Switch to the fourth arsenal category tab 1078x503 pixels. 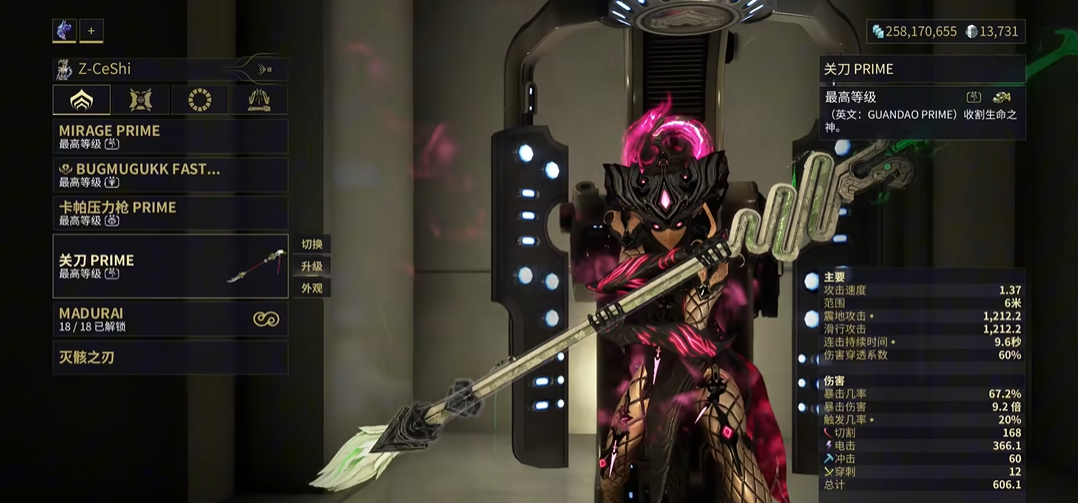pos(259,100)
